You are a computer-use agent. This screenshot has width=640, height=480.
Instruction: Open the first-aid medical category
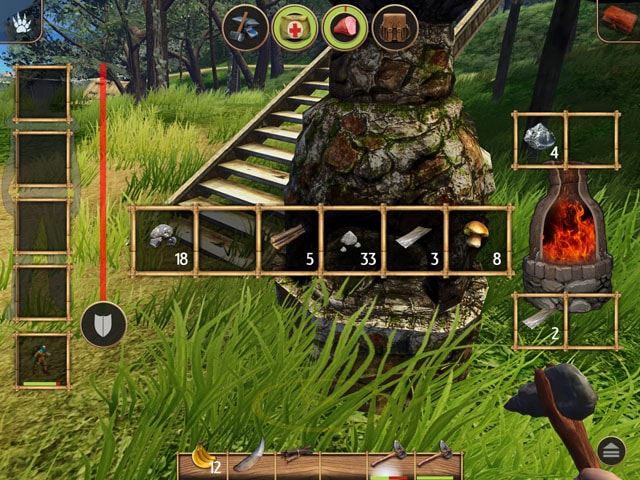point(295,26)
